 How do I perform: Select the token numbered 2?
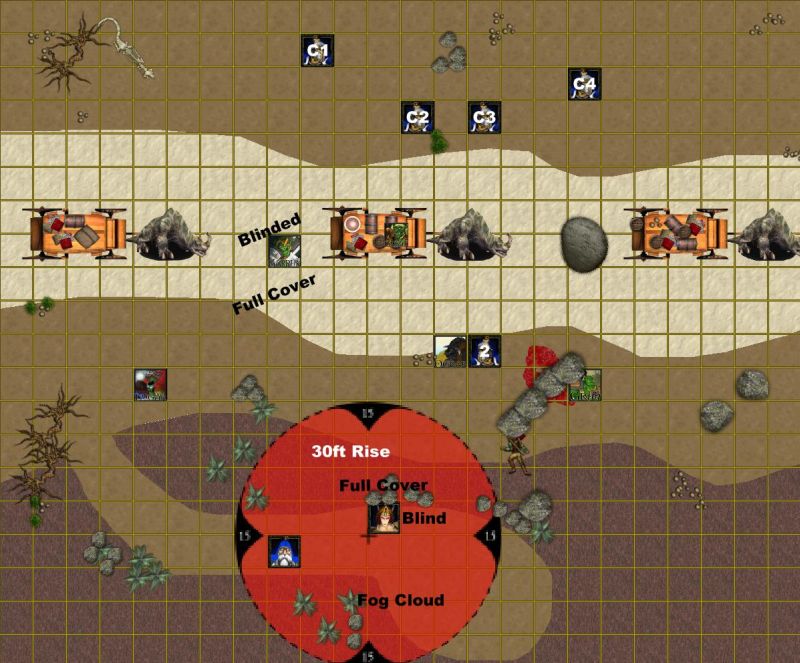tap(484, 351)
